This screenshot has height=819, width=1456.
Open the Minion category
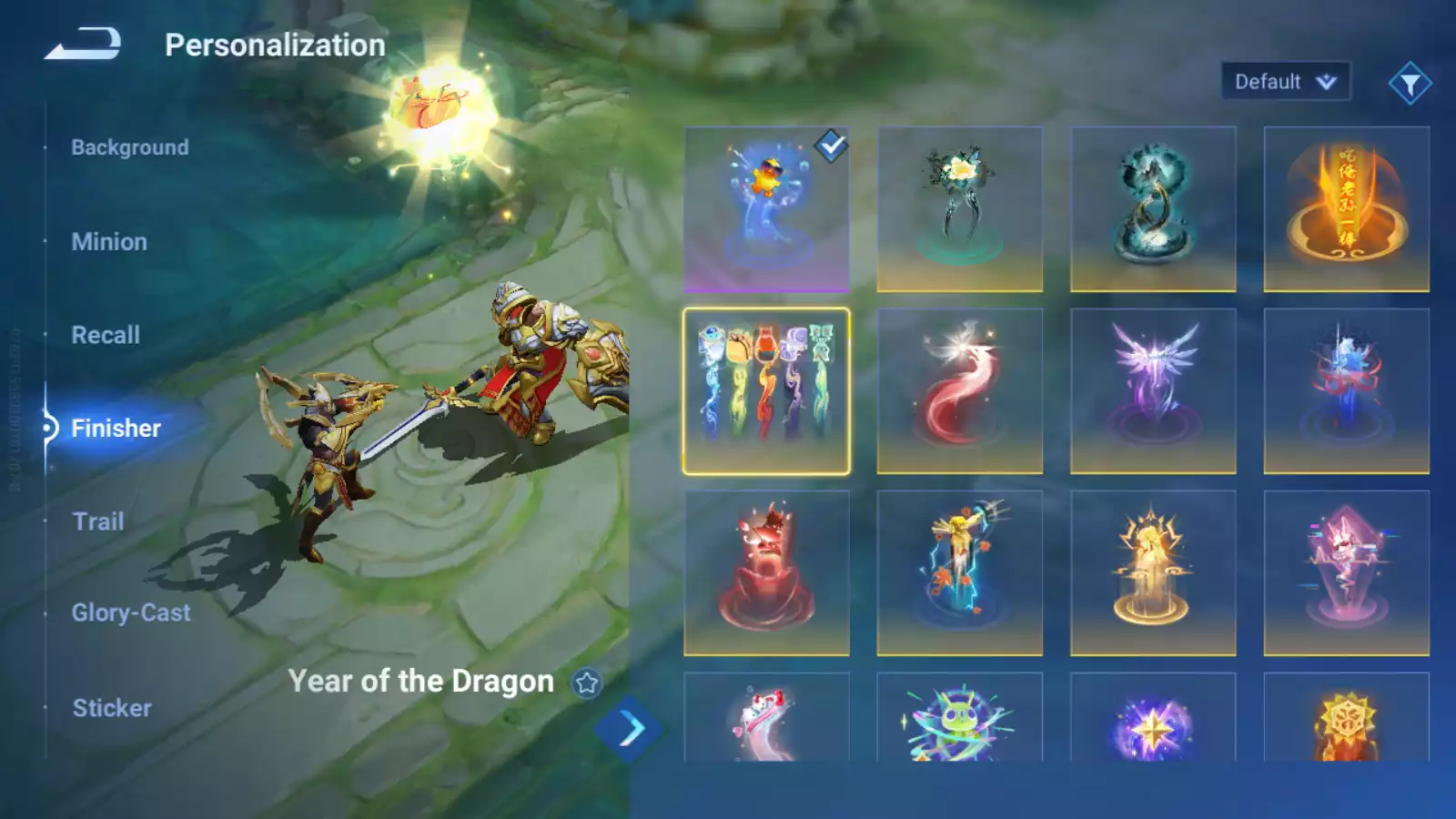coord(109,242)
